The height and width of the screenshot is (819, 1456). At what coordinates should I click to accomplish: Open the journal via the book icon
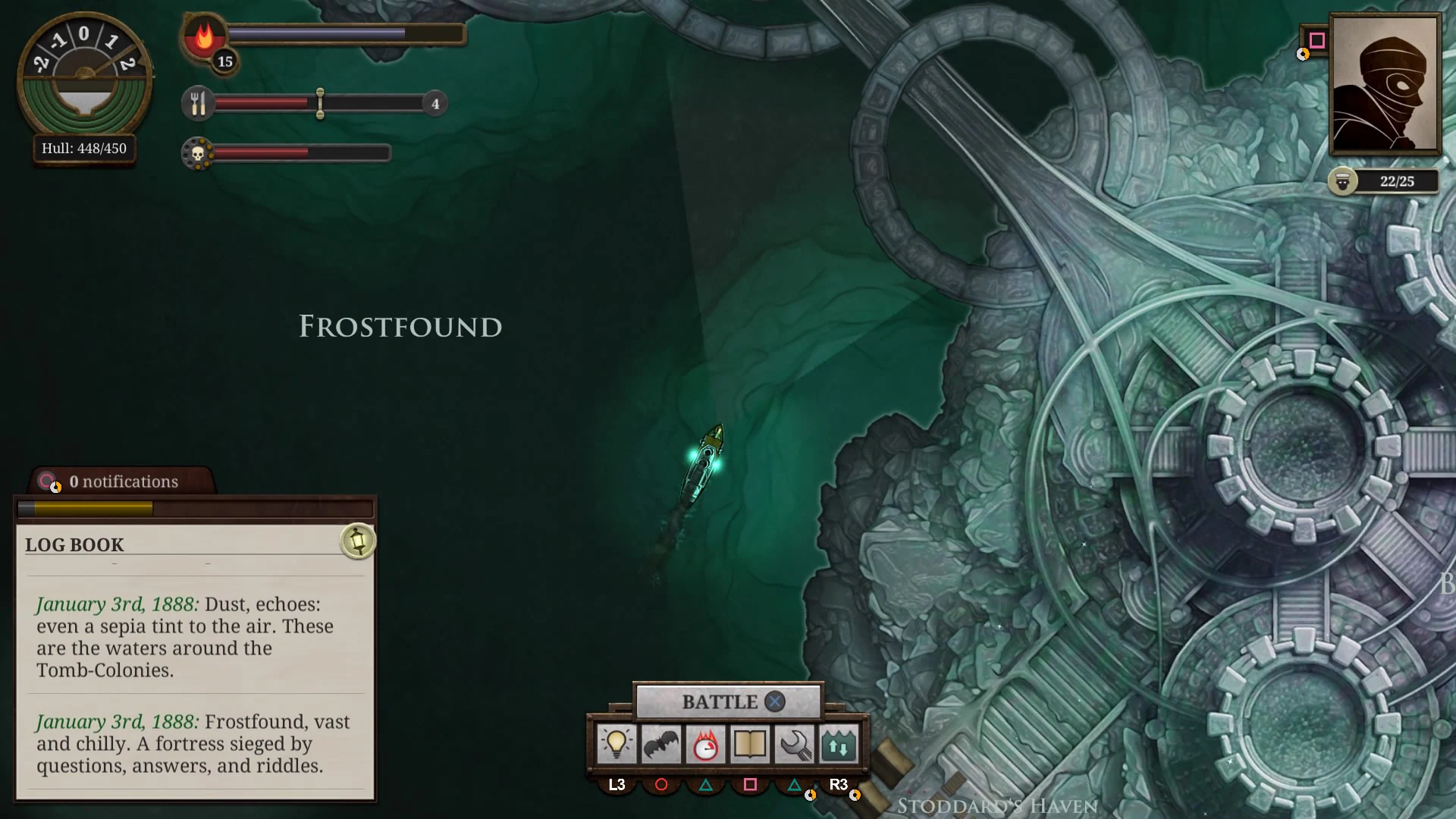point(749,745)
